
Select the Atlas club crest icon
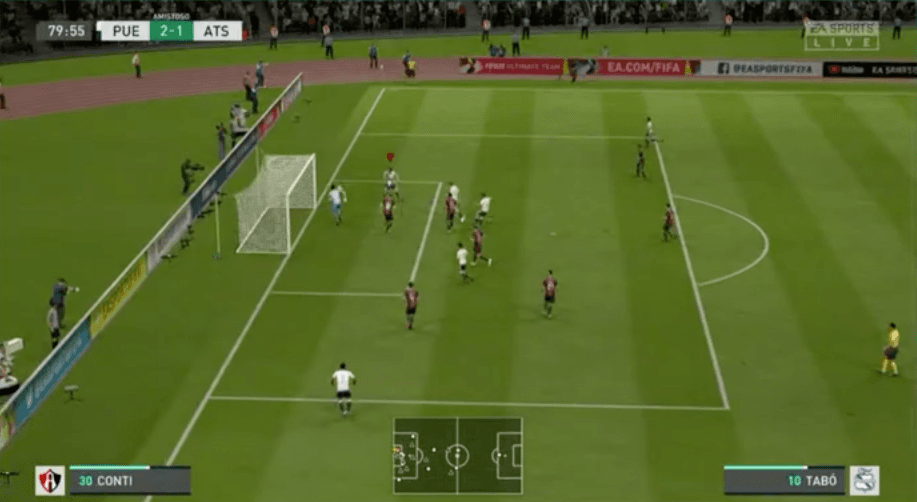pyautogui.click(x=50, y=480)
